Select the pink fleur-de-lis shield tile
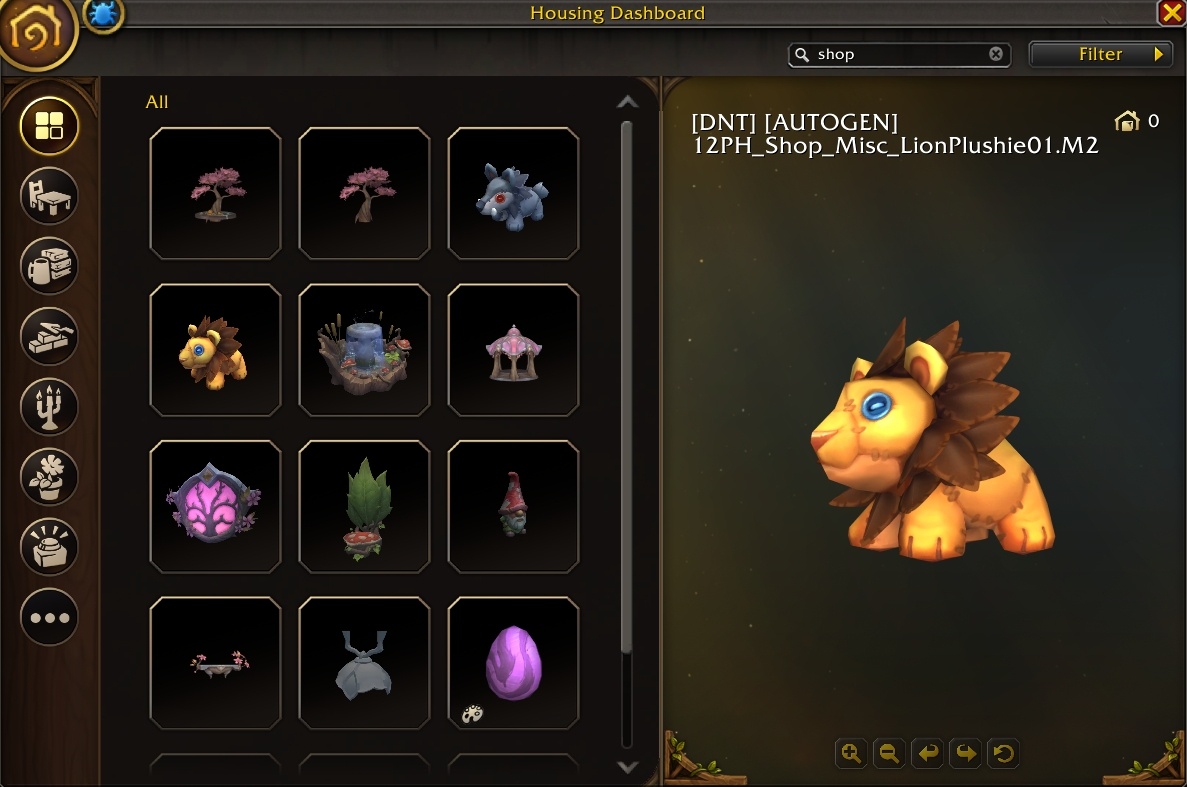 [x=215, y=507]
